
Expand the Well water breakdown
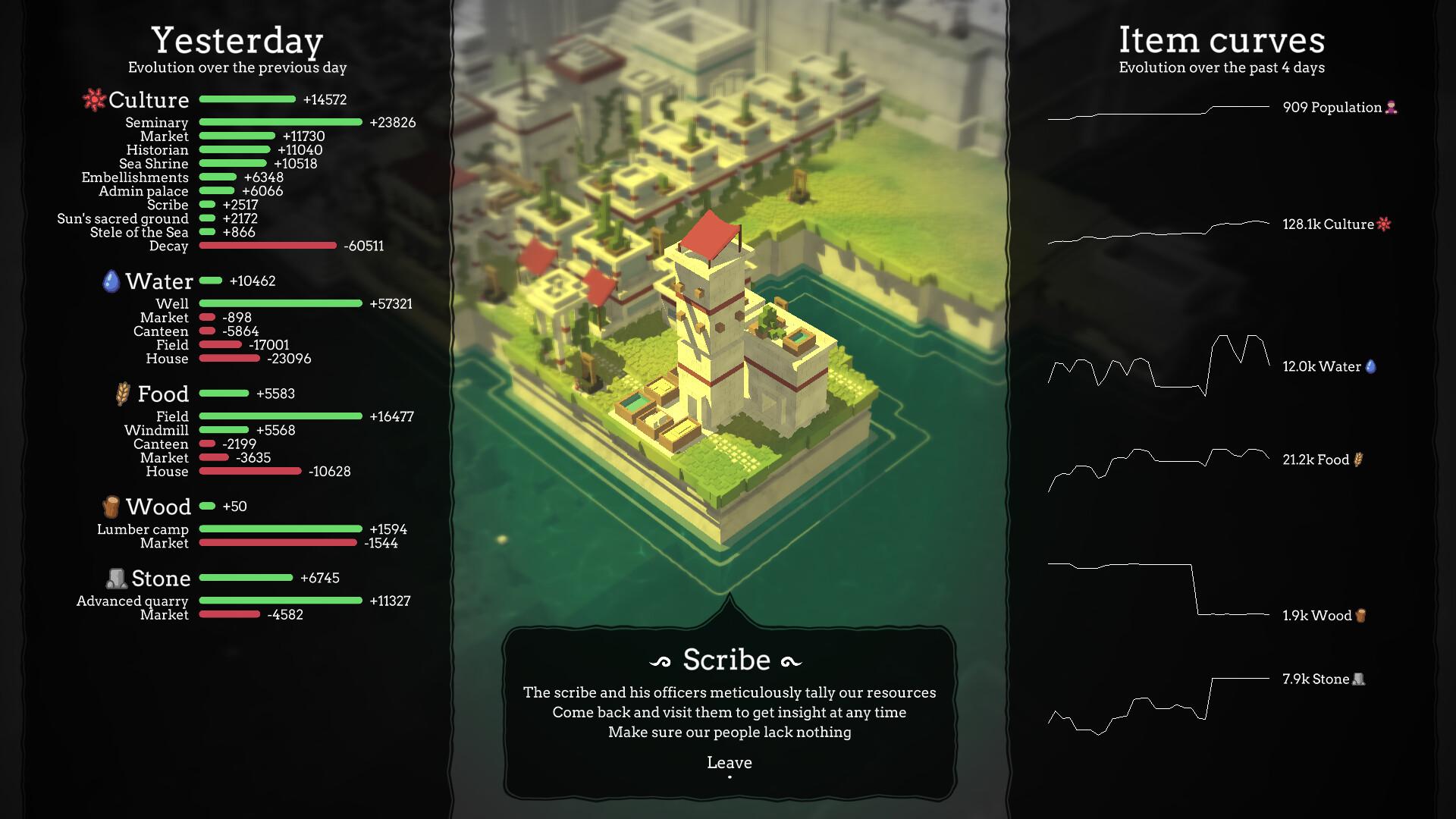175,303
